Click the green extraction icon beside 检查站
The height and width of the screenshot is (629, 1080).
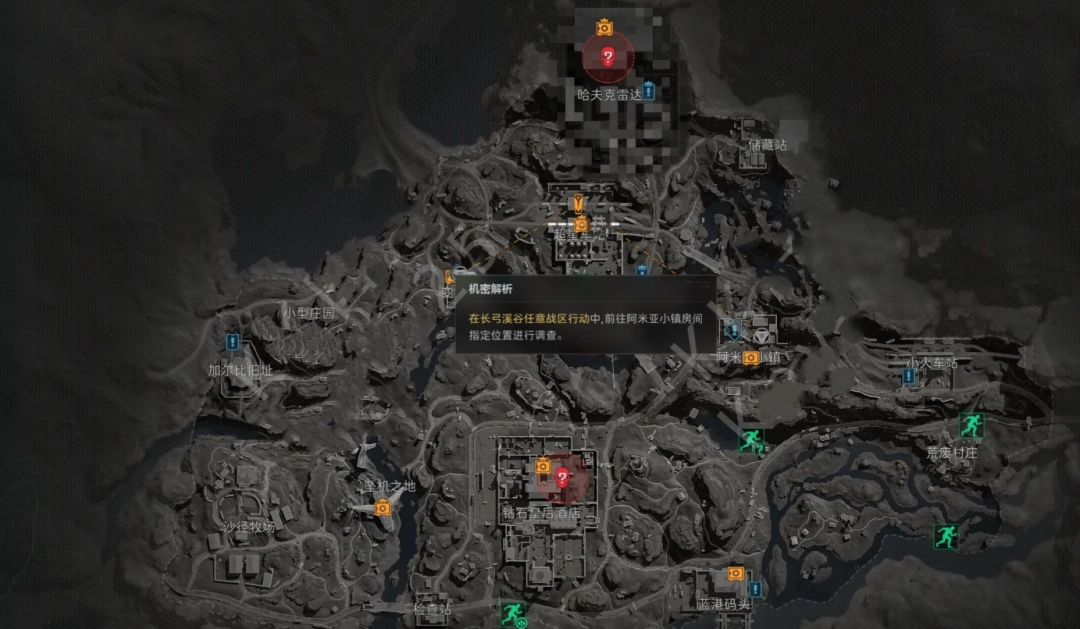point(512,612)
